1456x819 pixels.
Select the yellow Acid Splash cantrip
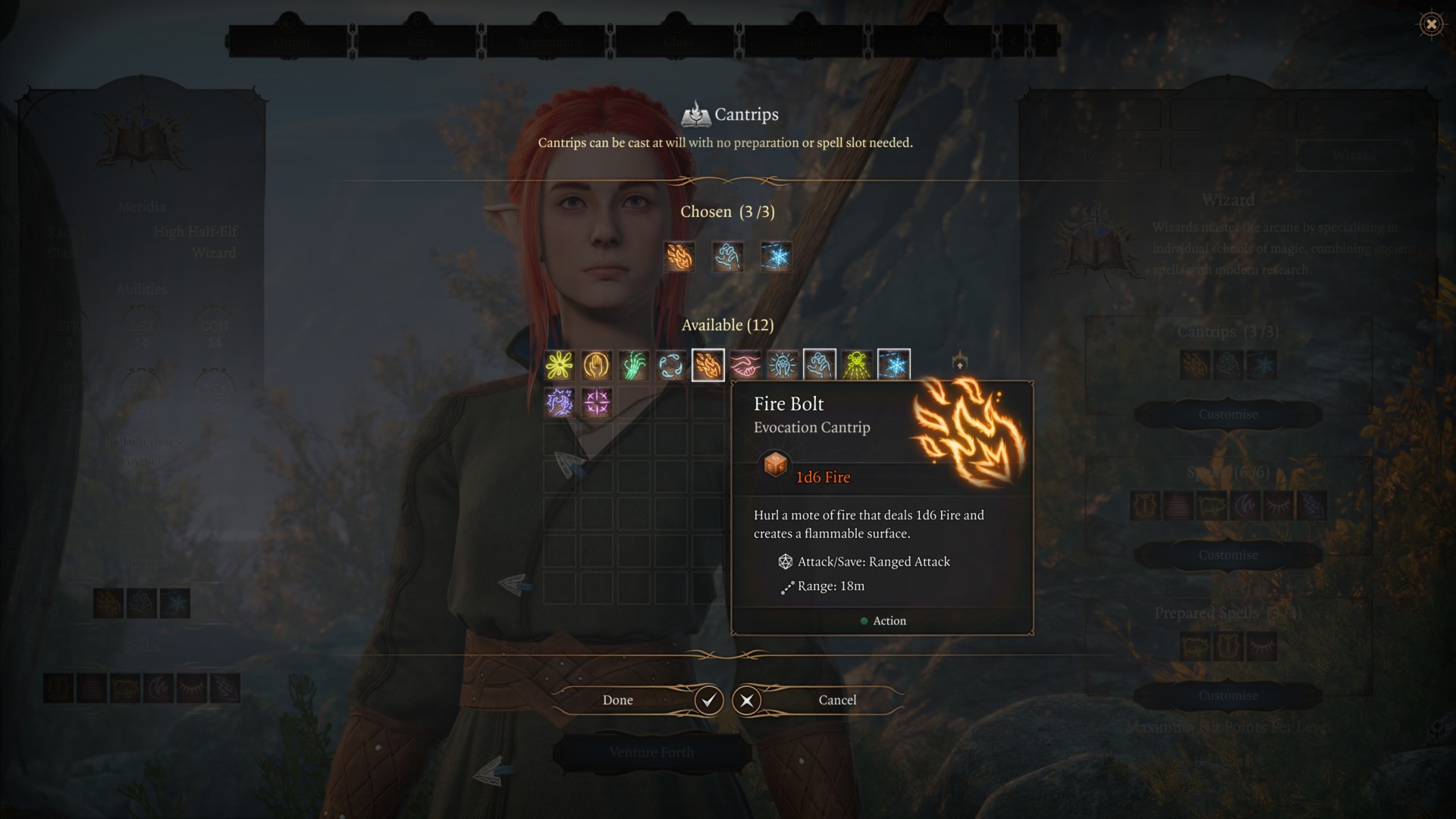click(x=560, y=366)
